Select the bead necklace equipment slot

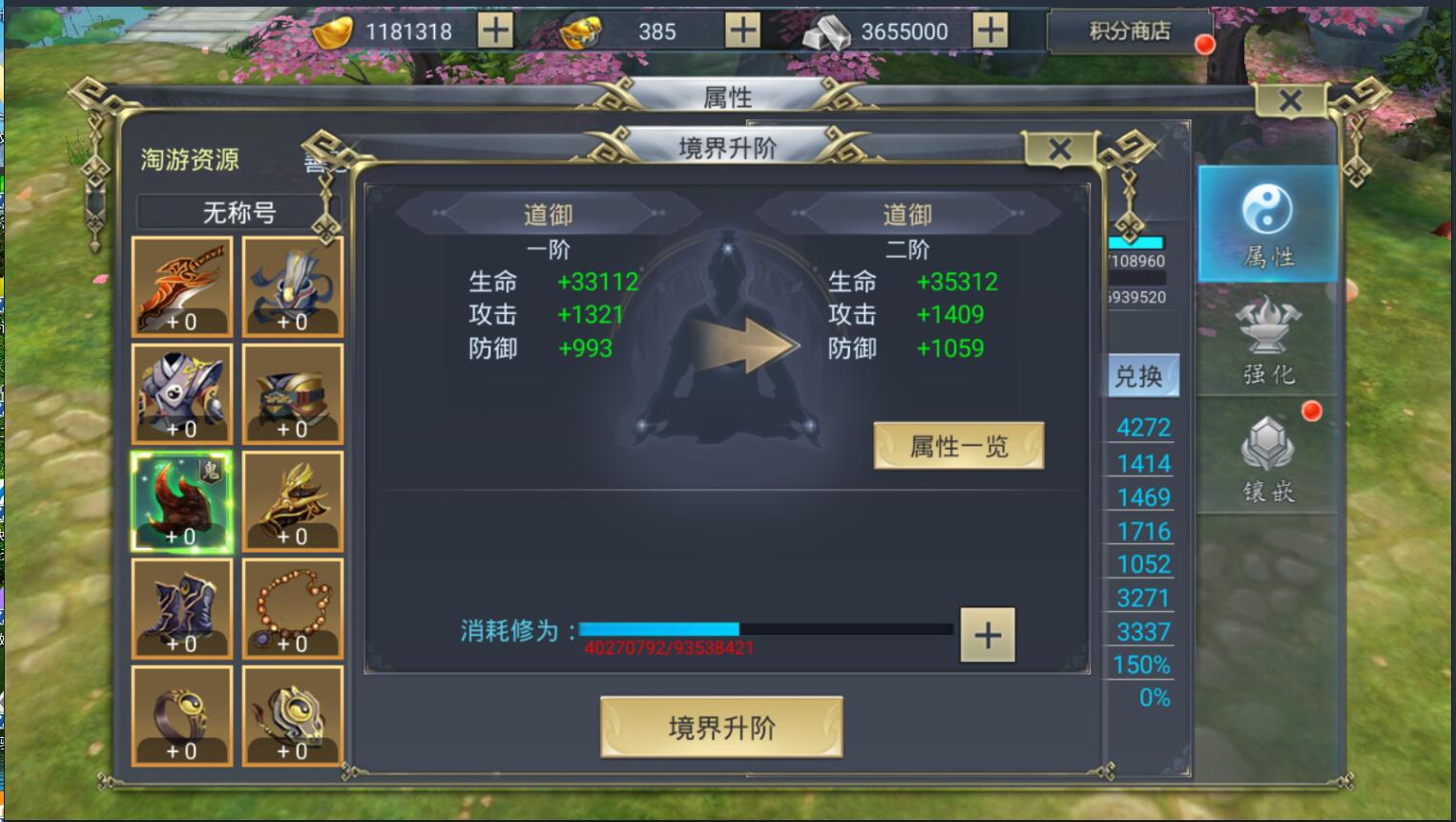[x=291, y=608]
